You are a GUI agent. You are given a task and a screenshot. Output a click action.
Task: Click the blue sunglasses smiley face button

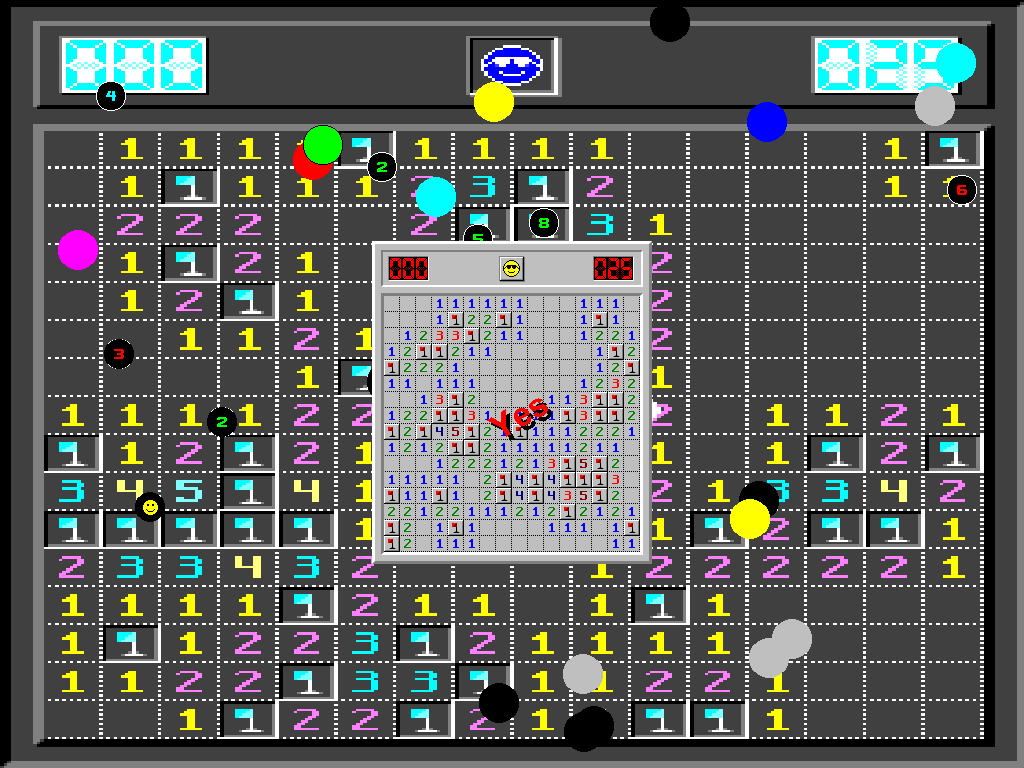[511, 63]
